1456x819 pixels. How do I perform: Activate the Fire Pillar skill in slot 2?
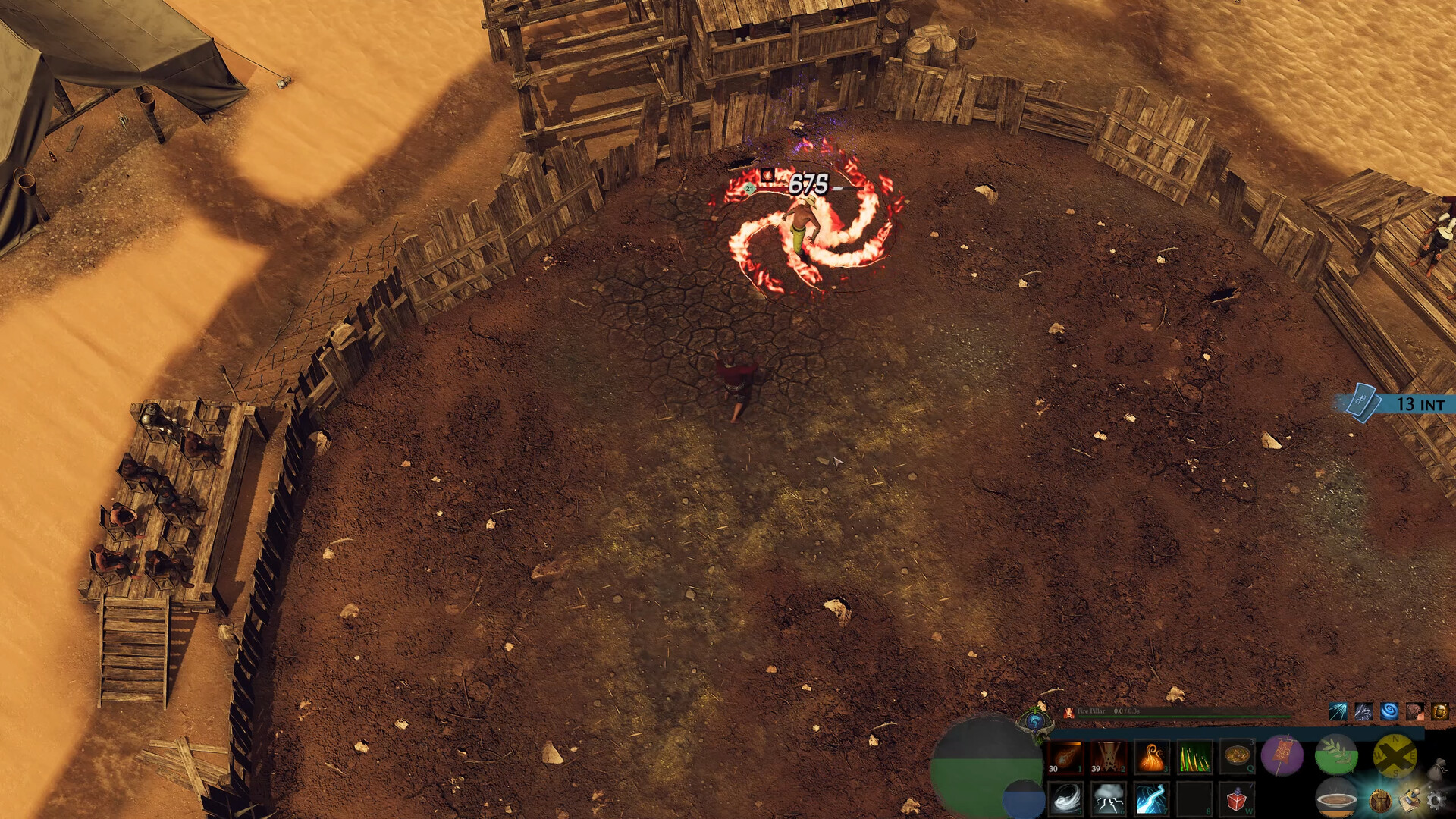coord(1107,756)
